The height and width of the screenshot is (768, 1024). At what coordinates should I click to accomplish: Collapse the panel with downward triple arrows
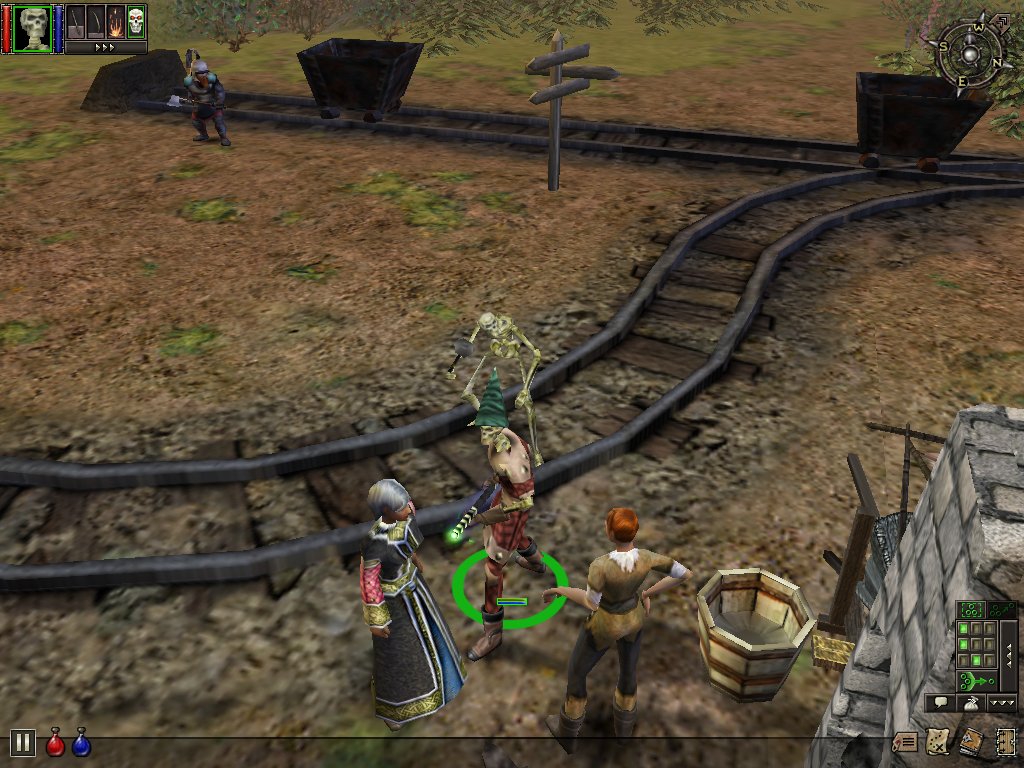[x=1002, y=703]
